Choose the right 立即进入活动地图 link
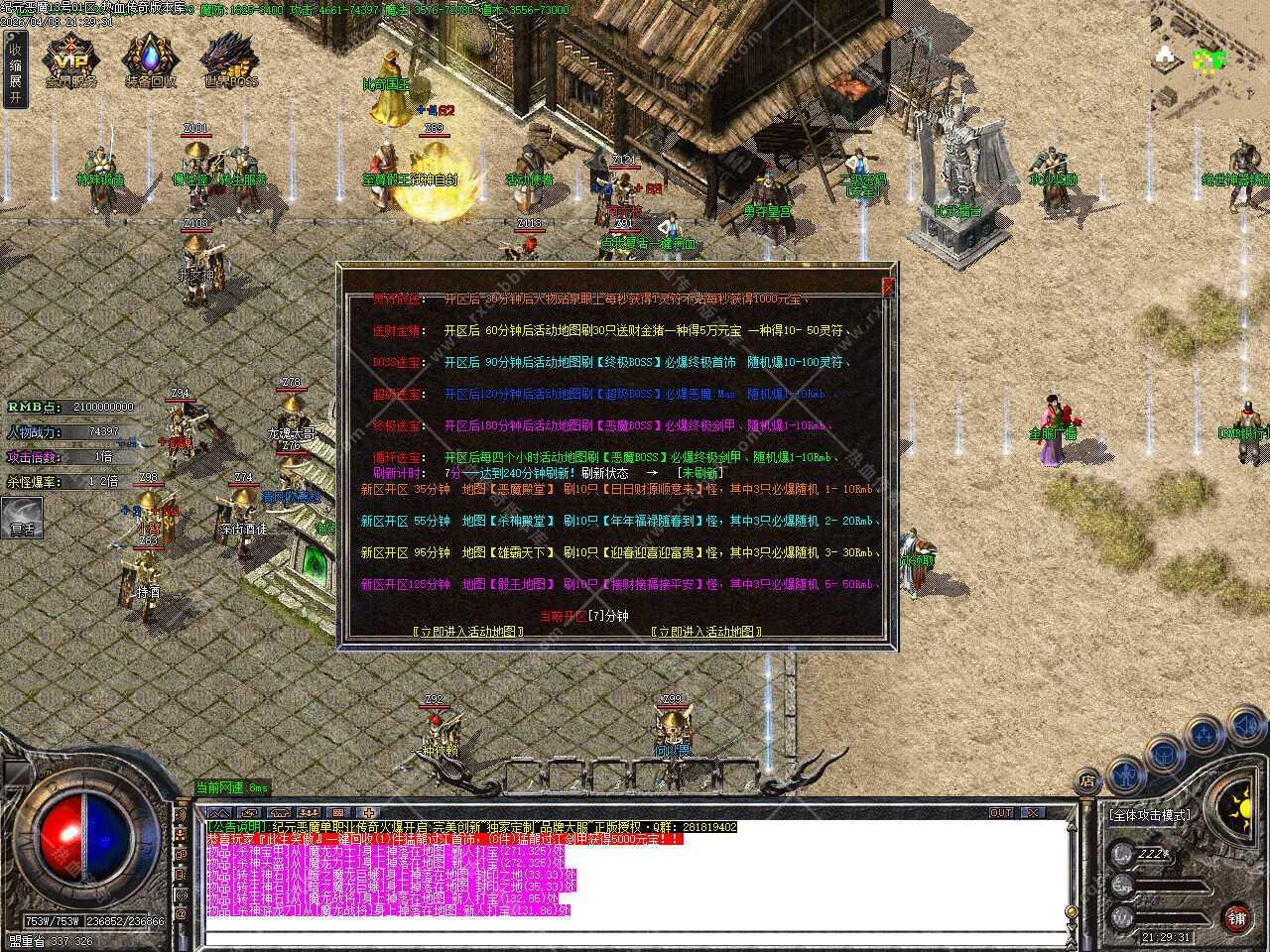This screenshot has width=1270, height=952. pos(707,632)
